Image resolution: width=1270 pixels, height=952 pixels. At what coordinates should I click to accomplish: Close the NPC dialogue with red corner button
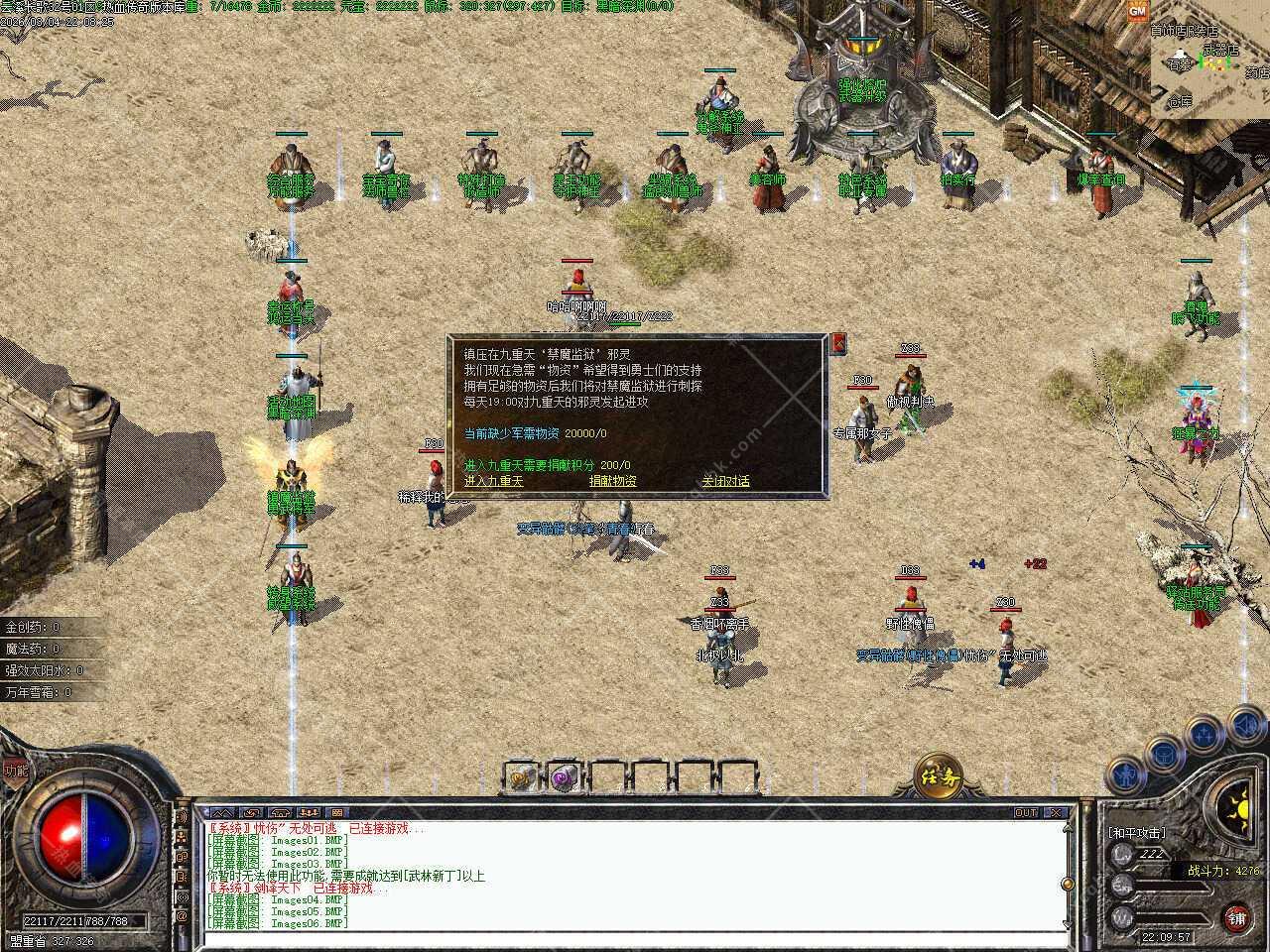point(838,343)
